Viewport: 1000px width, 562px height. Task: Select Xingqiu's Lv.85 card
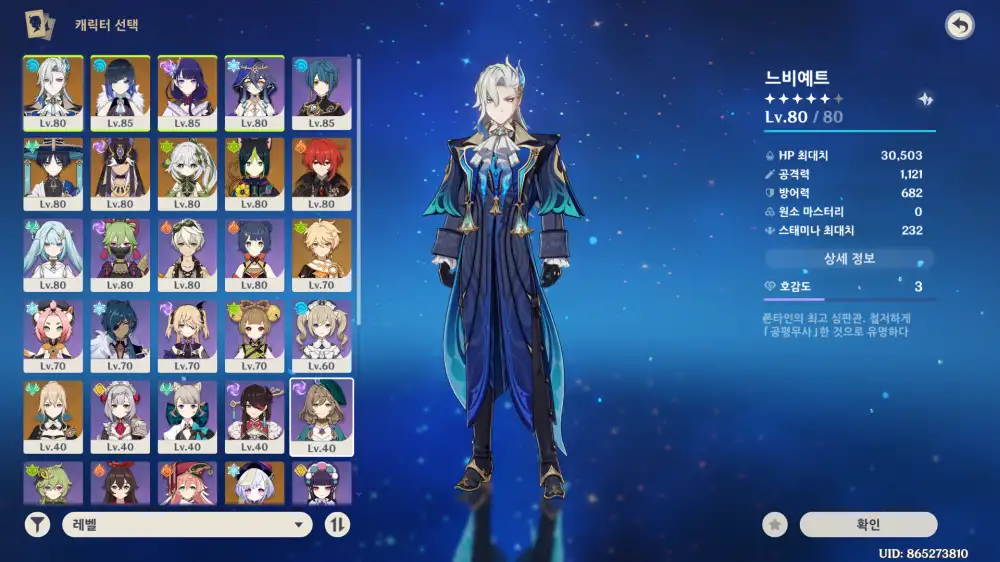[x=322, y=93]
